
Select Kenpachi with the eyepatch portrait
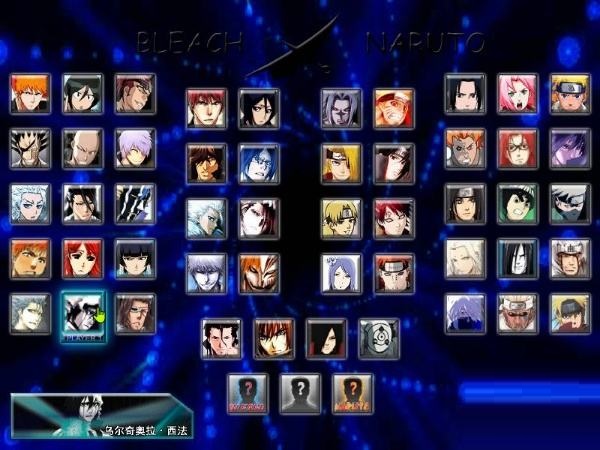tap(30, 148)
